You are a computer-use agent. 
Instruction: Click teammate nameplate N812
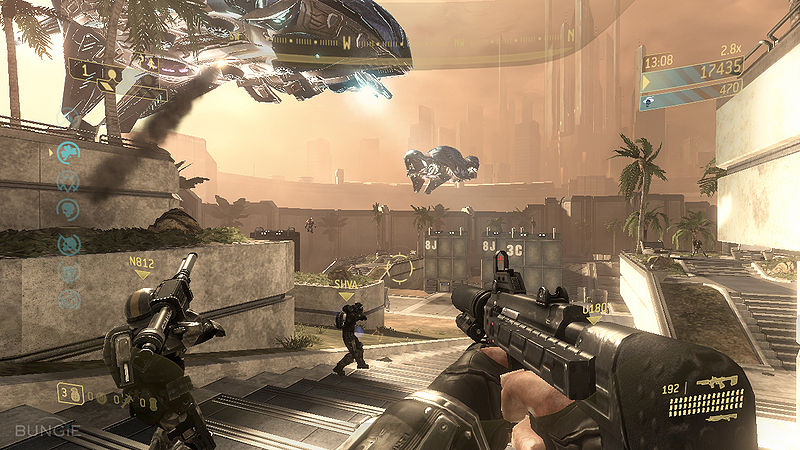(141, 262)
